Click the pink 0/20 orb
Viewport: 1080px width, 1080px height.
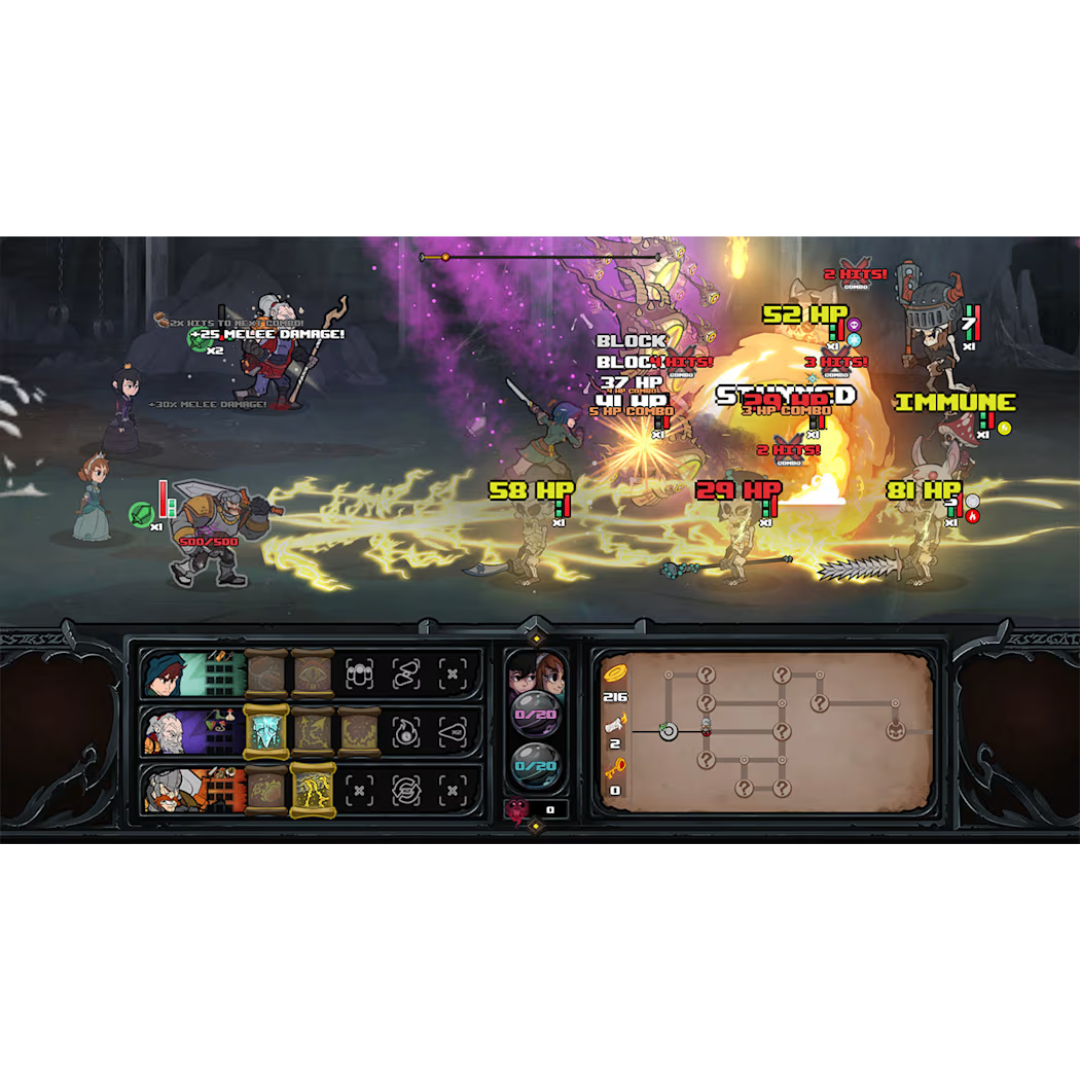coord(535,715)
